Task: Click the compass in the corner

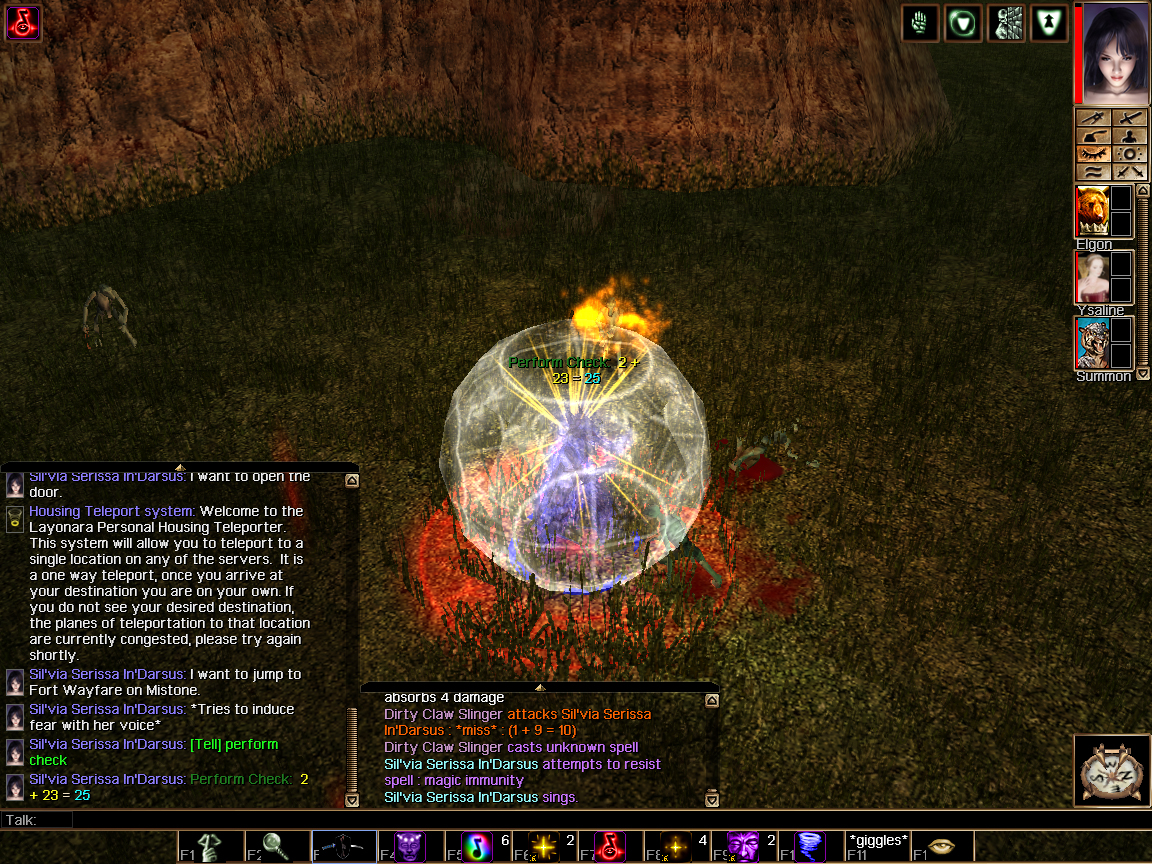Action: pyautogui.click(x=1111, y=770)
